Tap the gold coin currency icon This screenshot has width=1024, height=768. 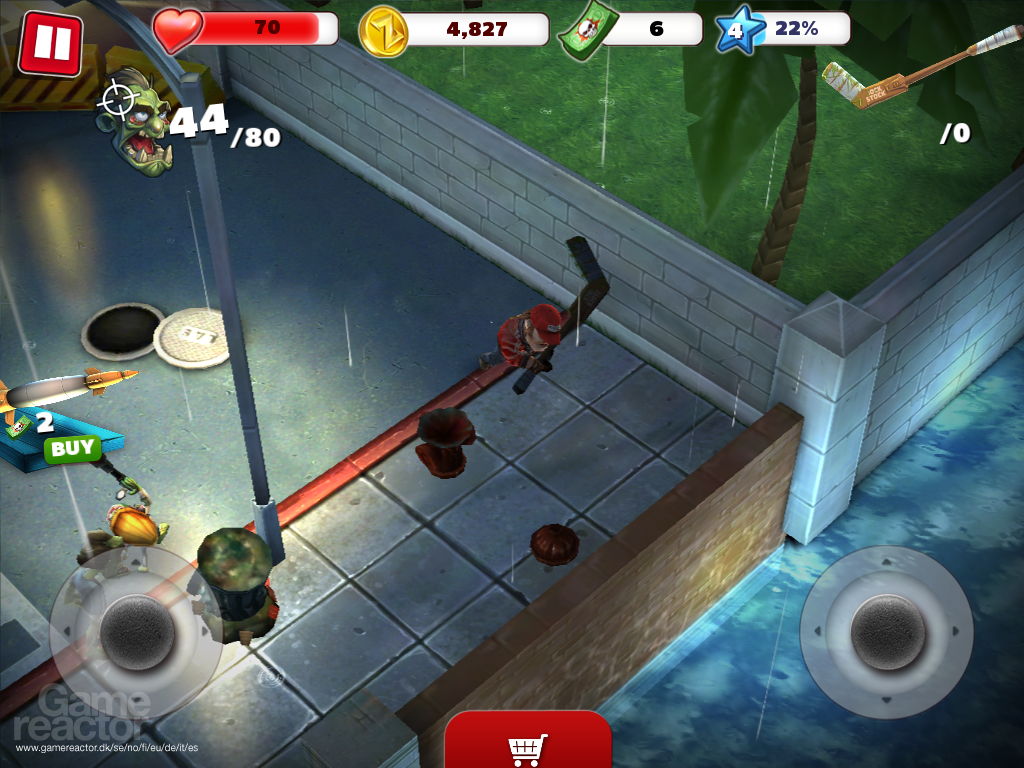tap(383, 30)
